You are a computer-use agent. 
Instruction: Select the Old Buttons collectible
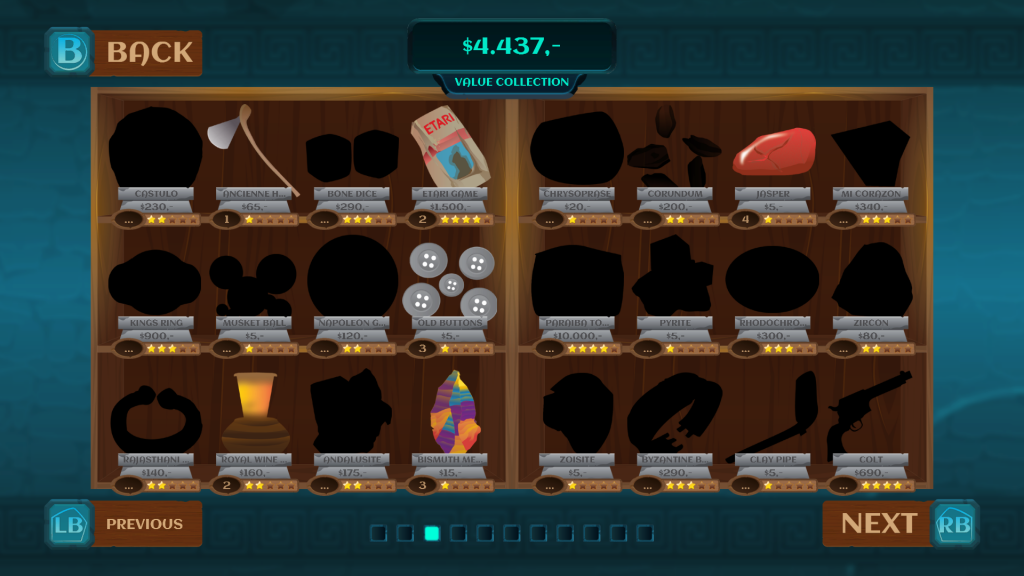[x=449, y=281]
